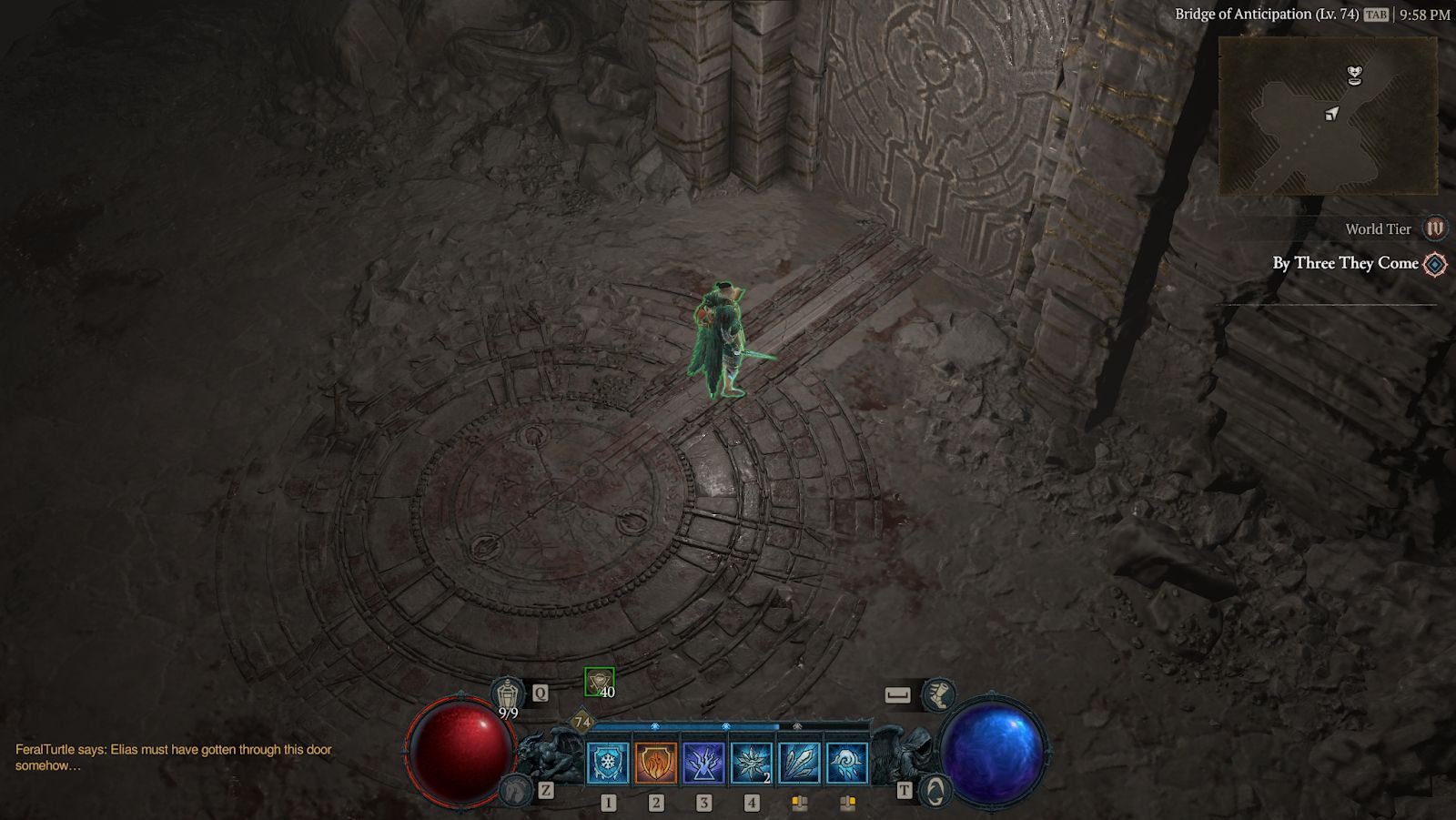This screenshot has height=820, width=1456.
Task: Open the town portal swirl icon
Action: coord(935,790)
